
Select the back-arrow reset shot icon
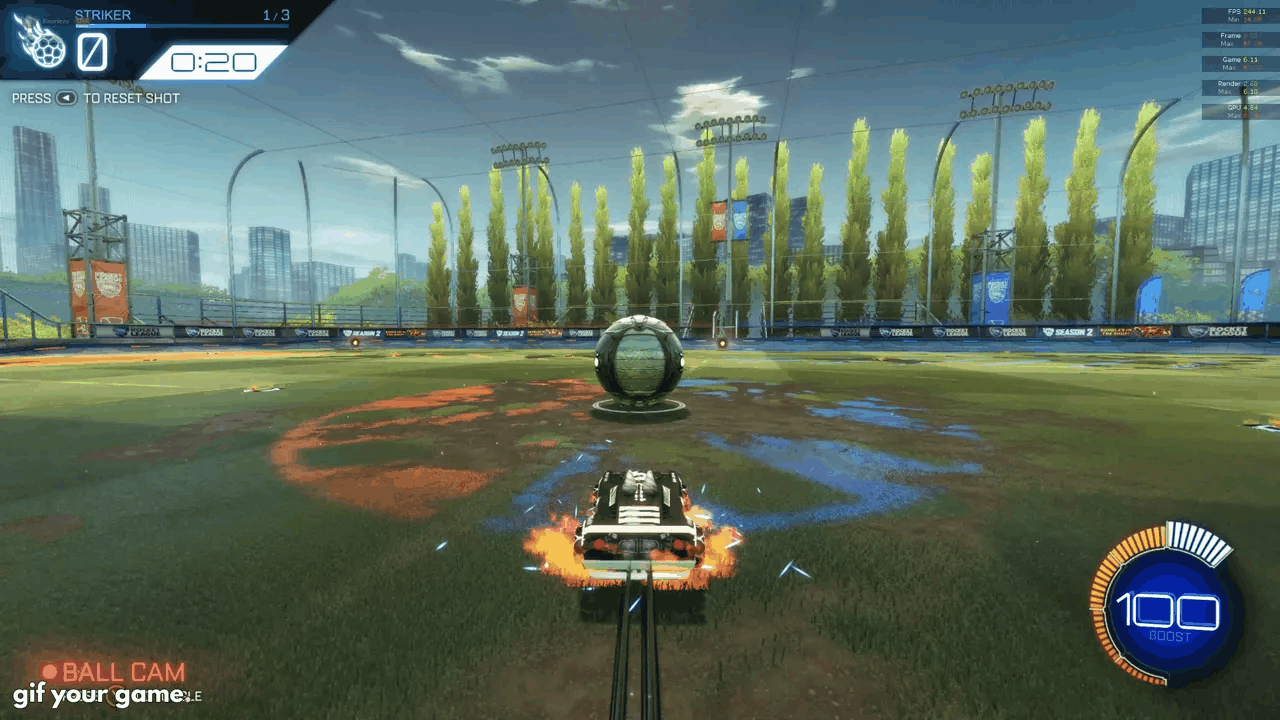[x=66, y=98]
